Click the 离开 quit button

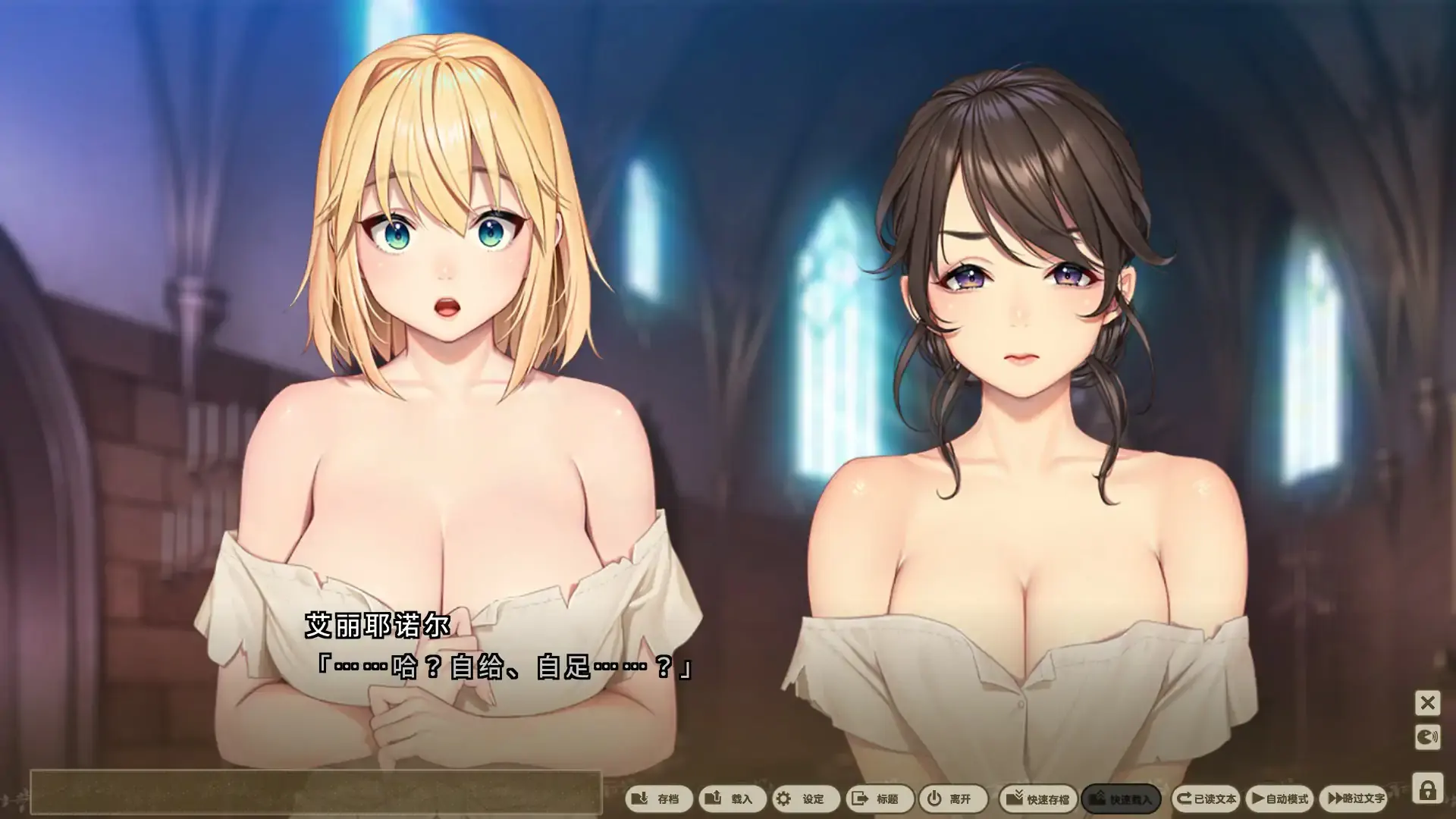tap(951, 799)
